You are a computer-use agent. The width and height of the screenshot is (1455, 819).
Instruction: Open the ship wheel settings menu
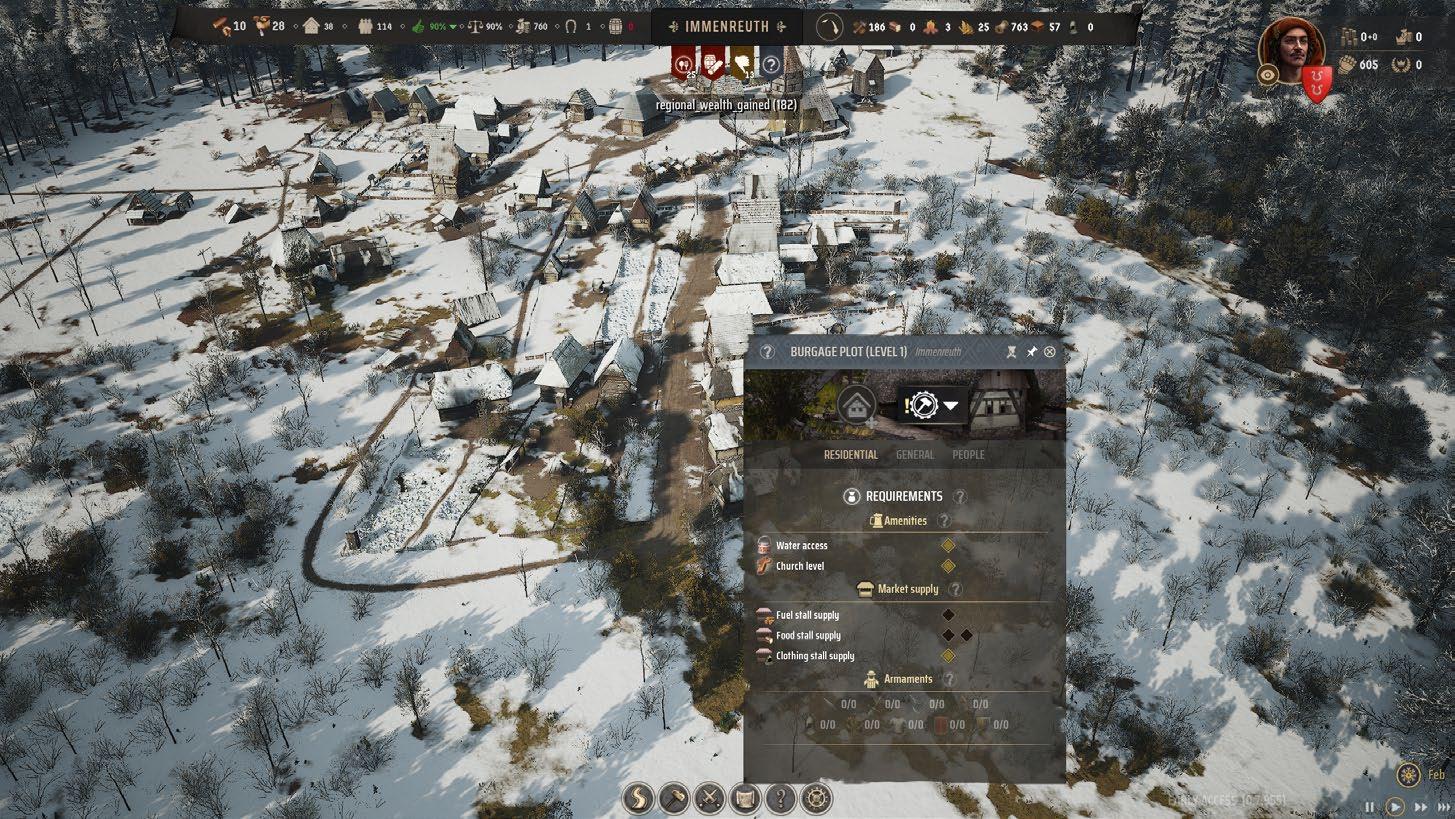(816, 798)
